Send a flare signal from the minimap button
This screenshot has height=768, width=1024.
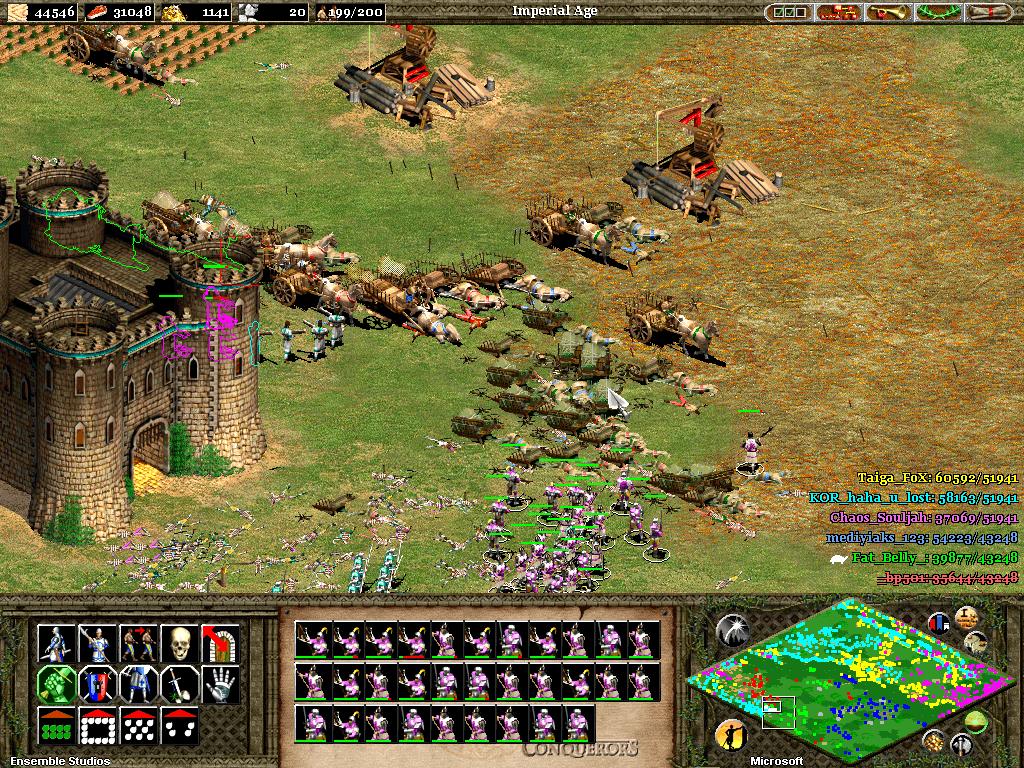[x=731, y=629]
